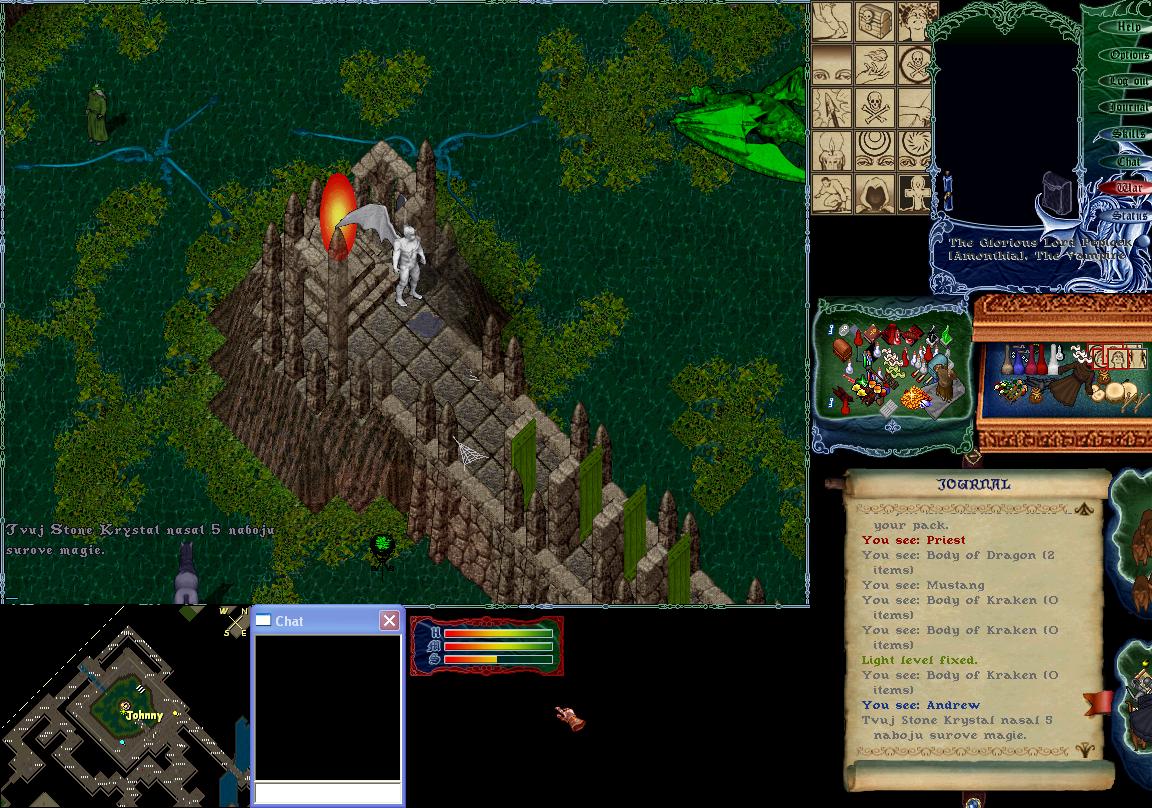Close the Chat window
Image resolution: width=1152 pixels, height=808 pixels.
(389, 621)
